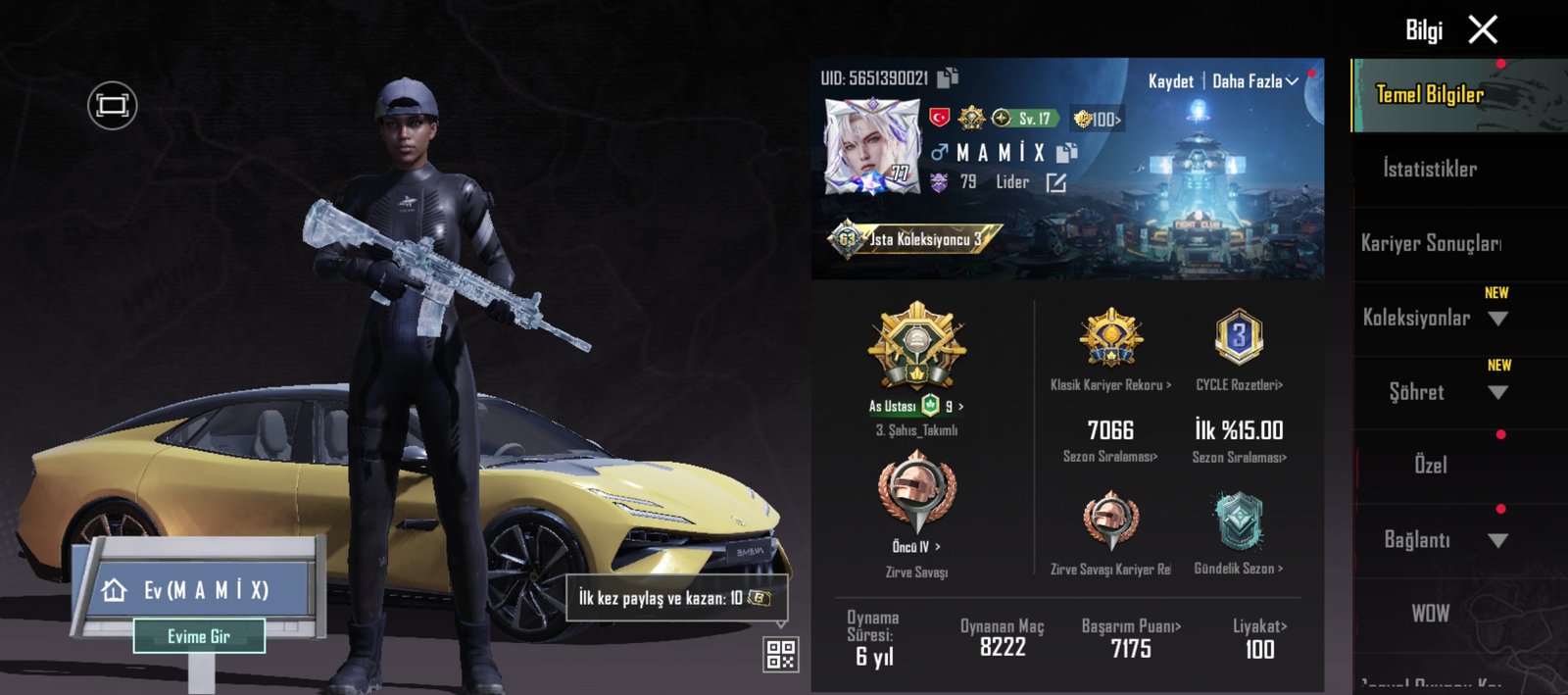Expand the Bağlantı section

click(1496, 540)
